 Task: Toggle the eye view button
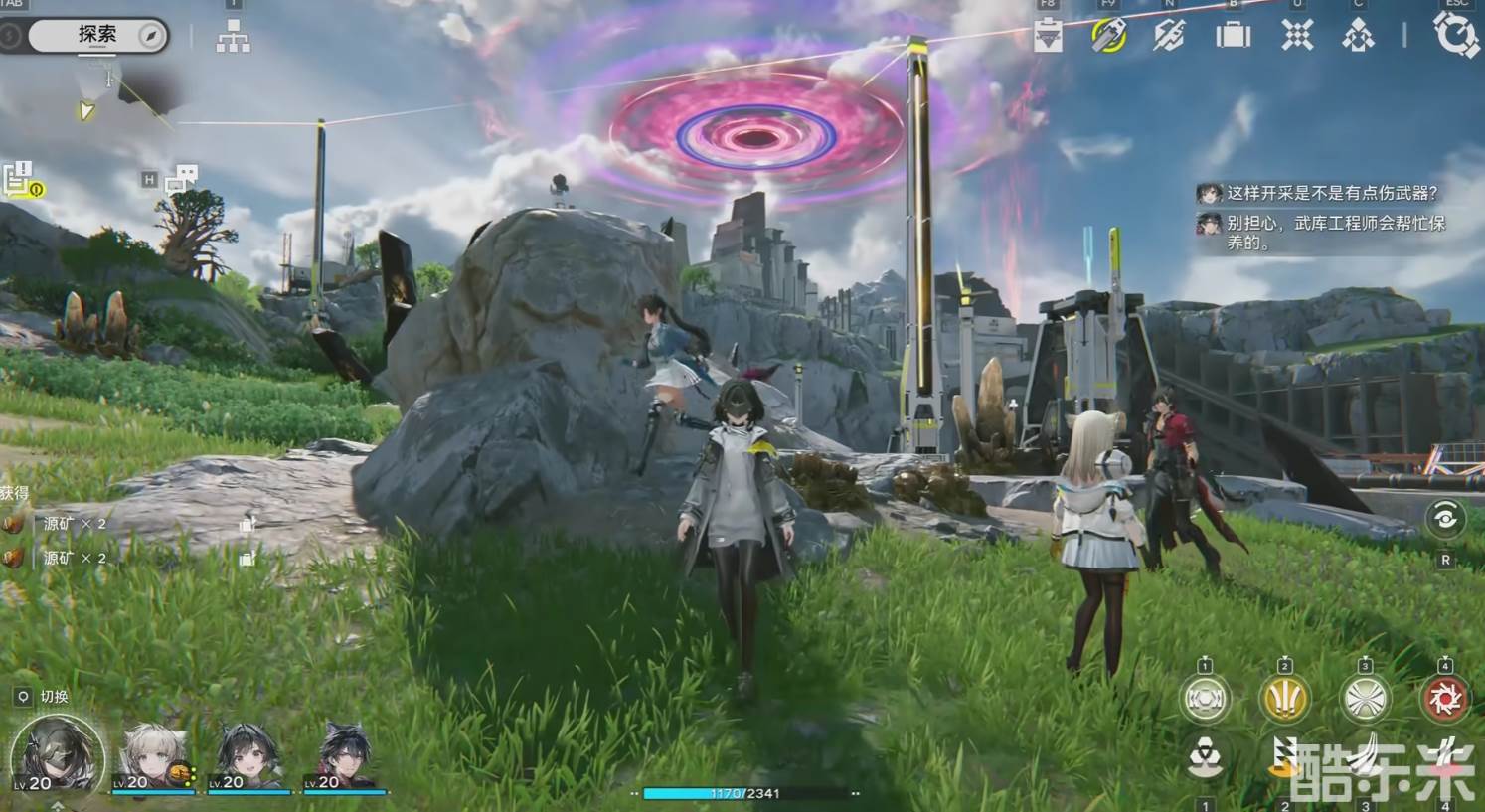pos(1445,518)
